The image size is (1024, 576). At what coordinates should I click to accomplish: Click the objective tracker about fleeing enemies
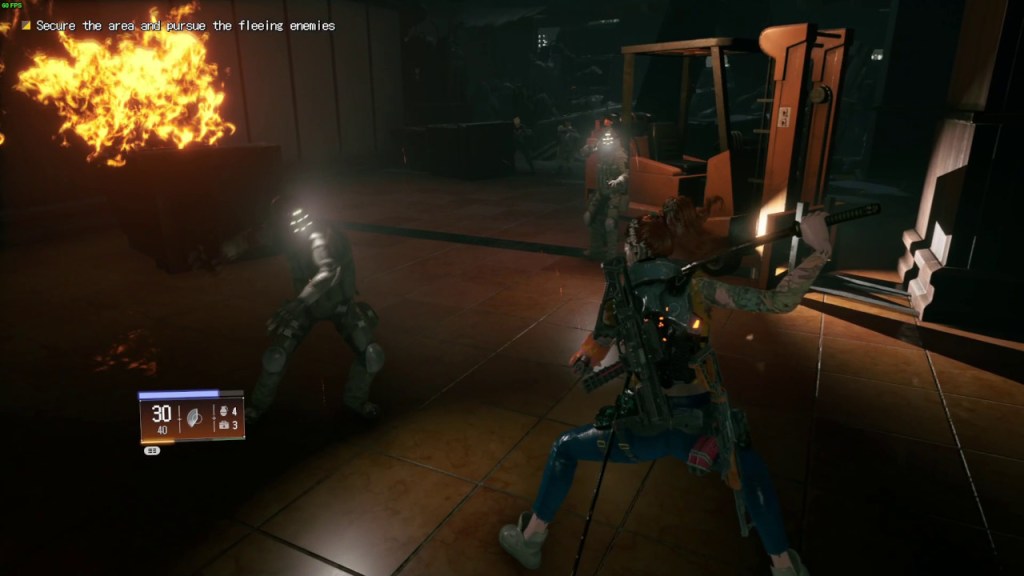(185, 26)
